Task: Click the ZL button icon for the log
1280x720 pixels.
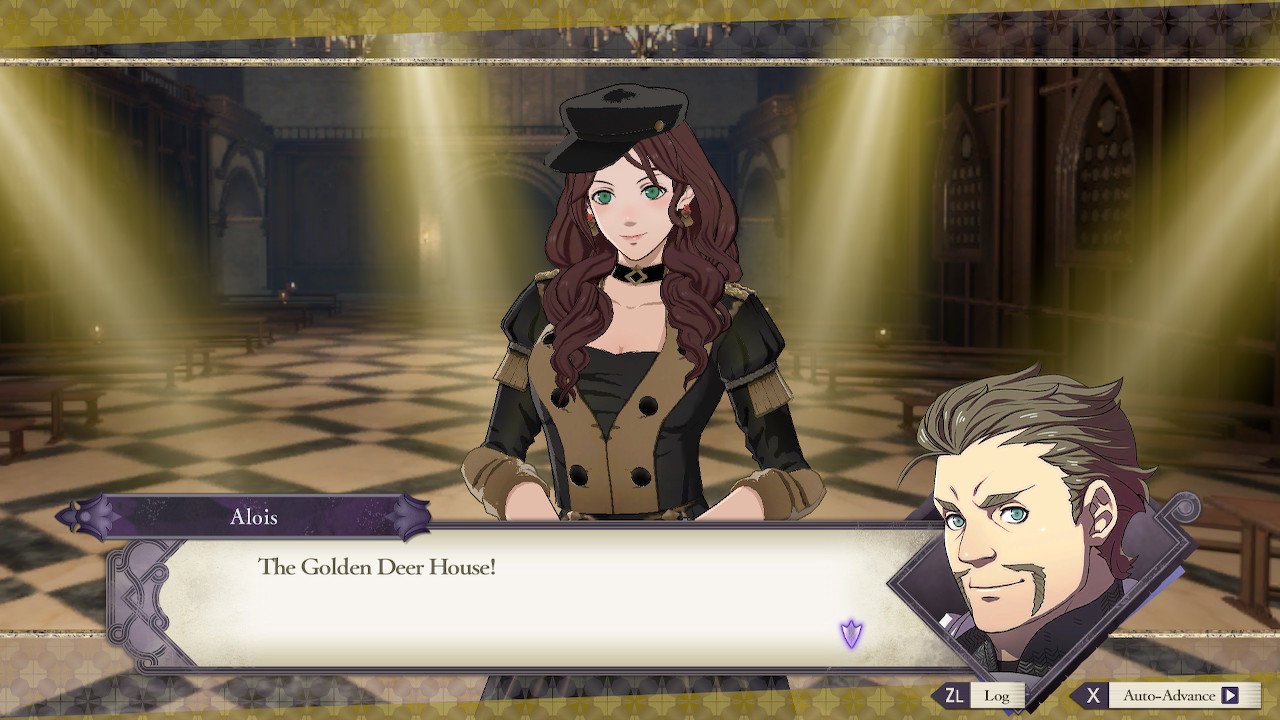Action: click(x=957, y=695)
